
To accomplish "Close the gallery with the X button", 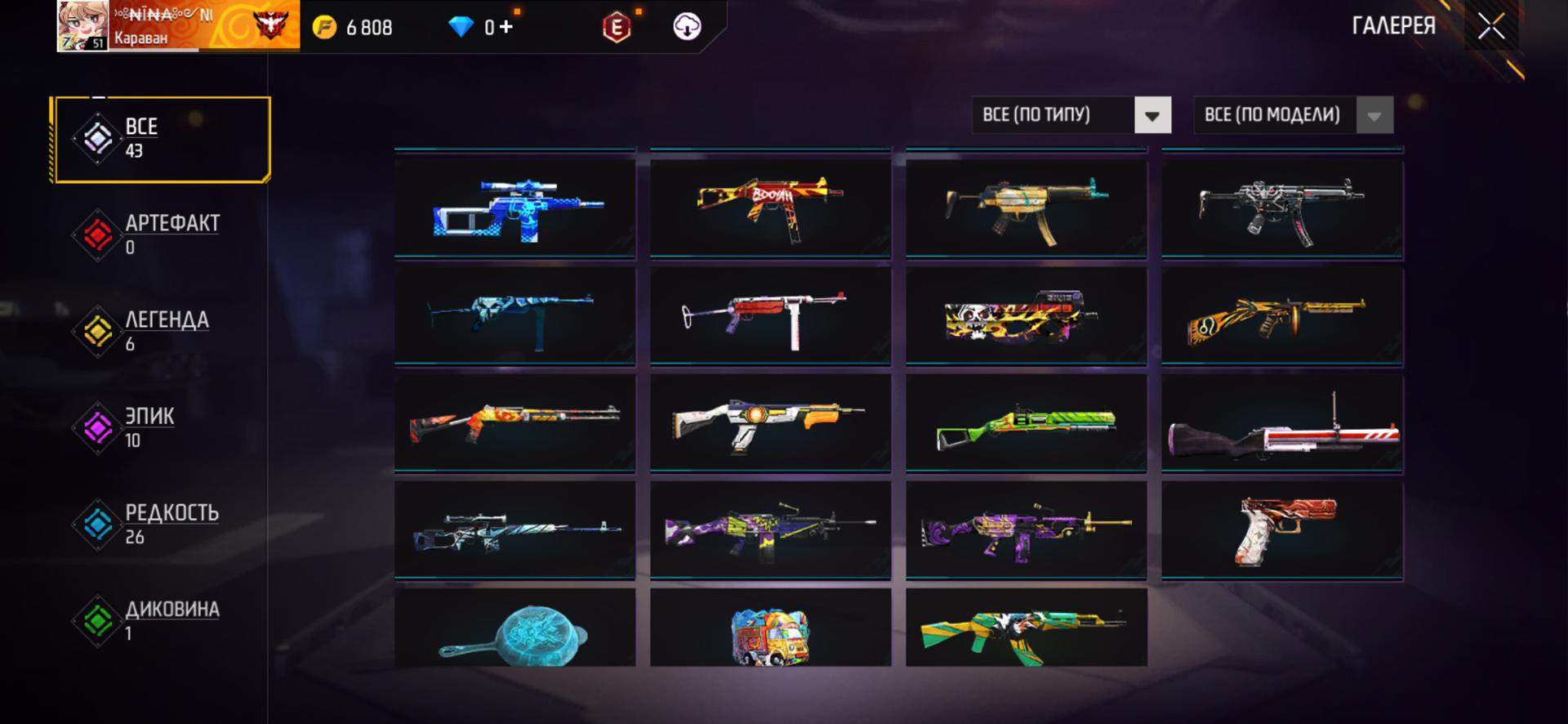I will click(1490, 27).
